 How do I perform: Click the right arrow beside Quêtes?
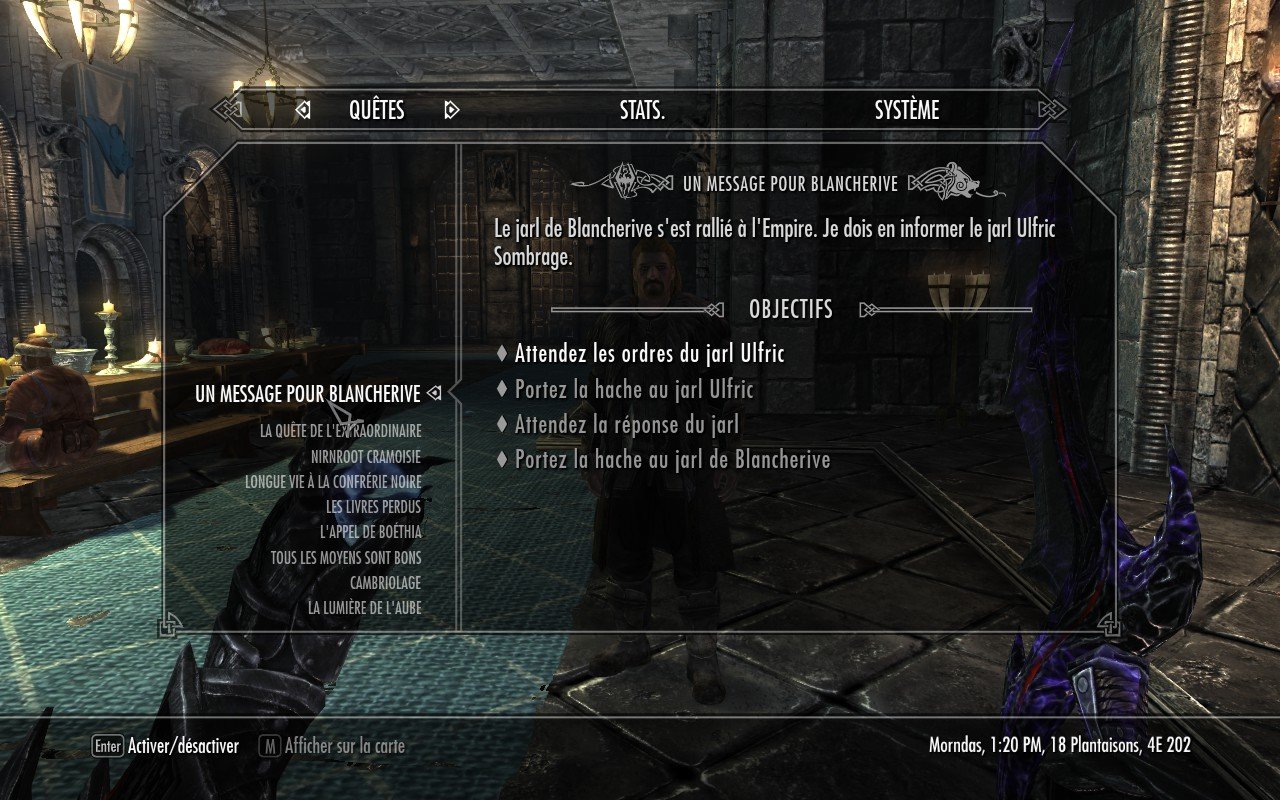click(x=451, y=111)
